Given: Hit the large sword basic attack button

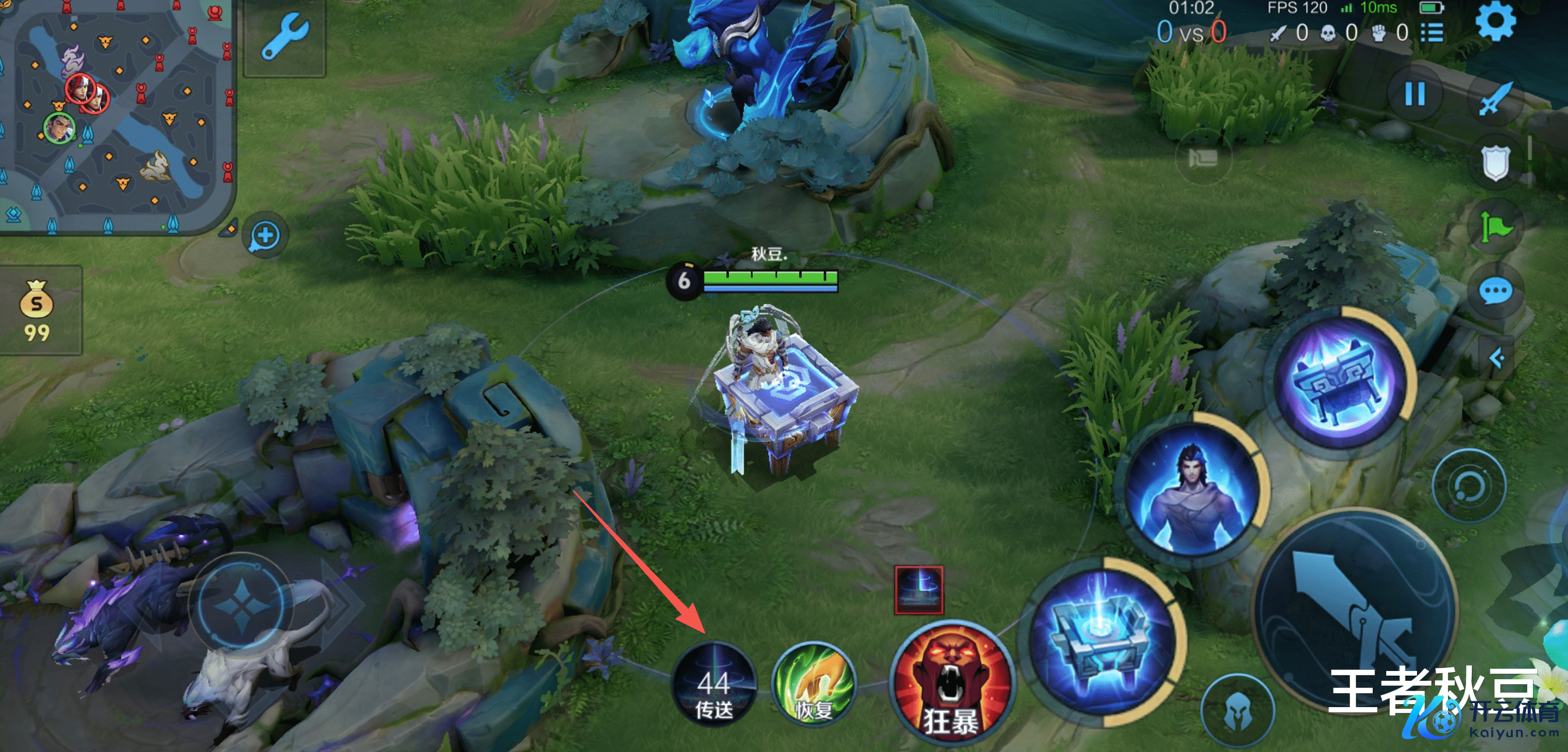Looking at the screenshot, I should pyautogui.click(x=1356, y=609).
